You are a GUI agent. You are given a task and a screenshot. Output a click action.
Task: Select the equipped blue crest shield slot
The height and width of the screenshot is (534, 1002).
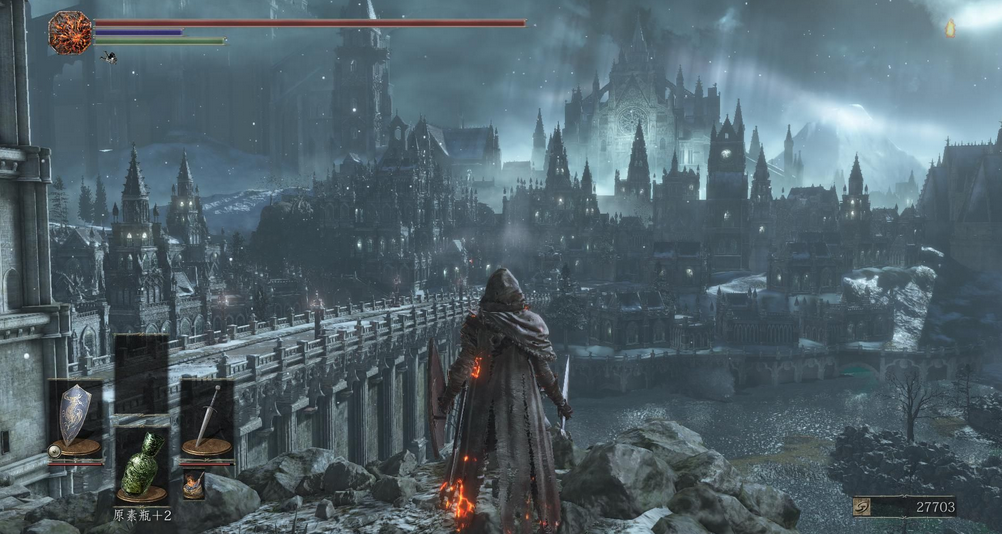(x=75, y=420)
